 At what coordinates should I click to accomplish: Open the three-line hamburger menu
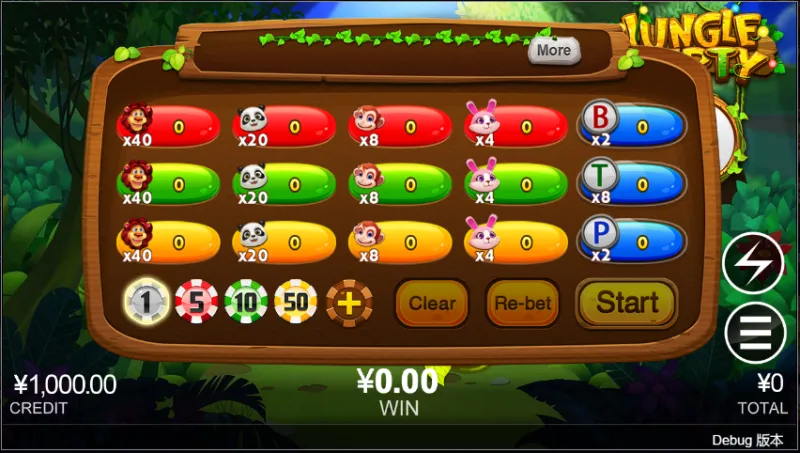(754, 332)
